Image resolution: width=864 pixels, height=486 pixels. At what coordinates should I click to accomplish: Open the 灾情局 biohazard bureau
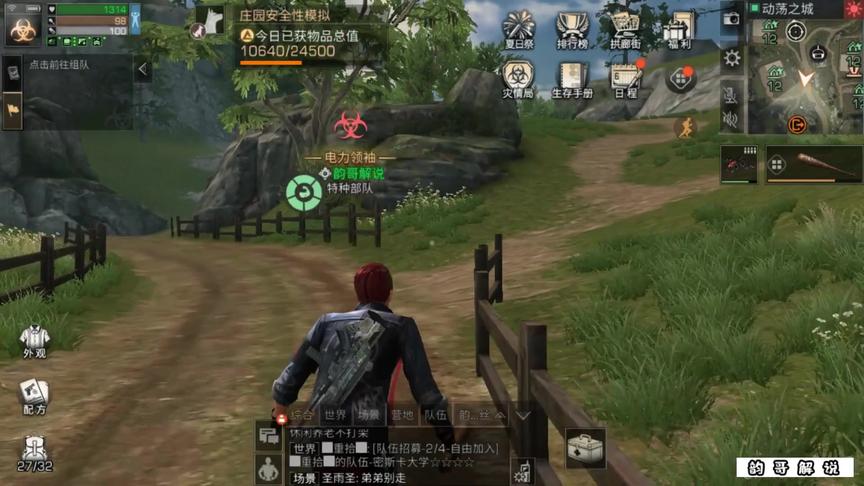(518, 78)
